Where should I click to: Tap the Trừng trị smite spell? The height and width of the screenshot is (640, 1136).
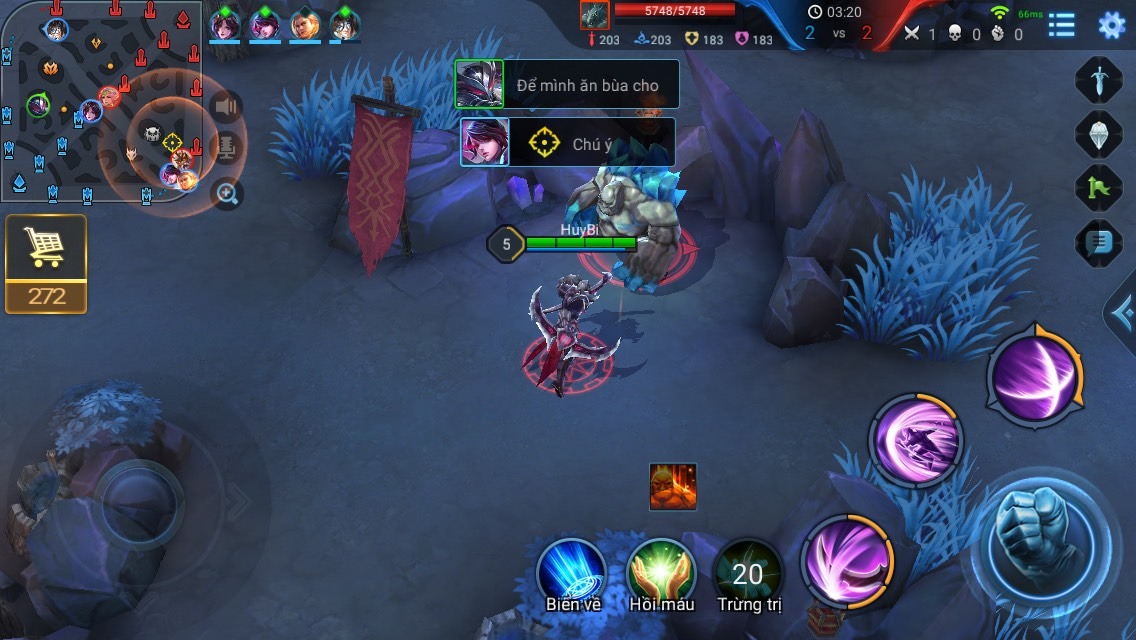coord(748,574)
